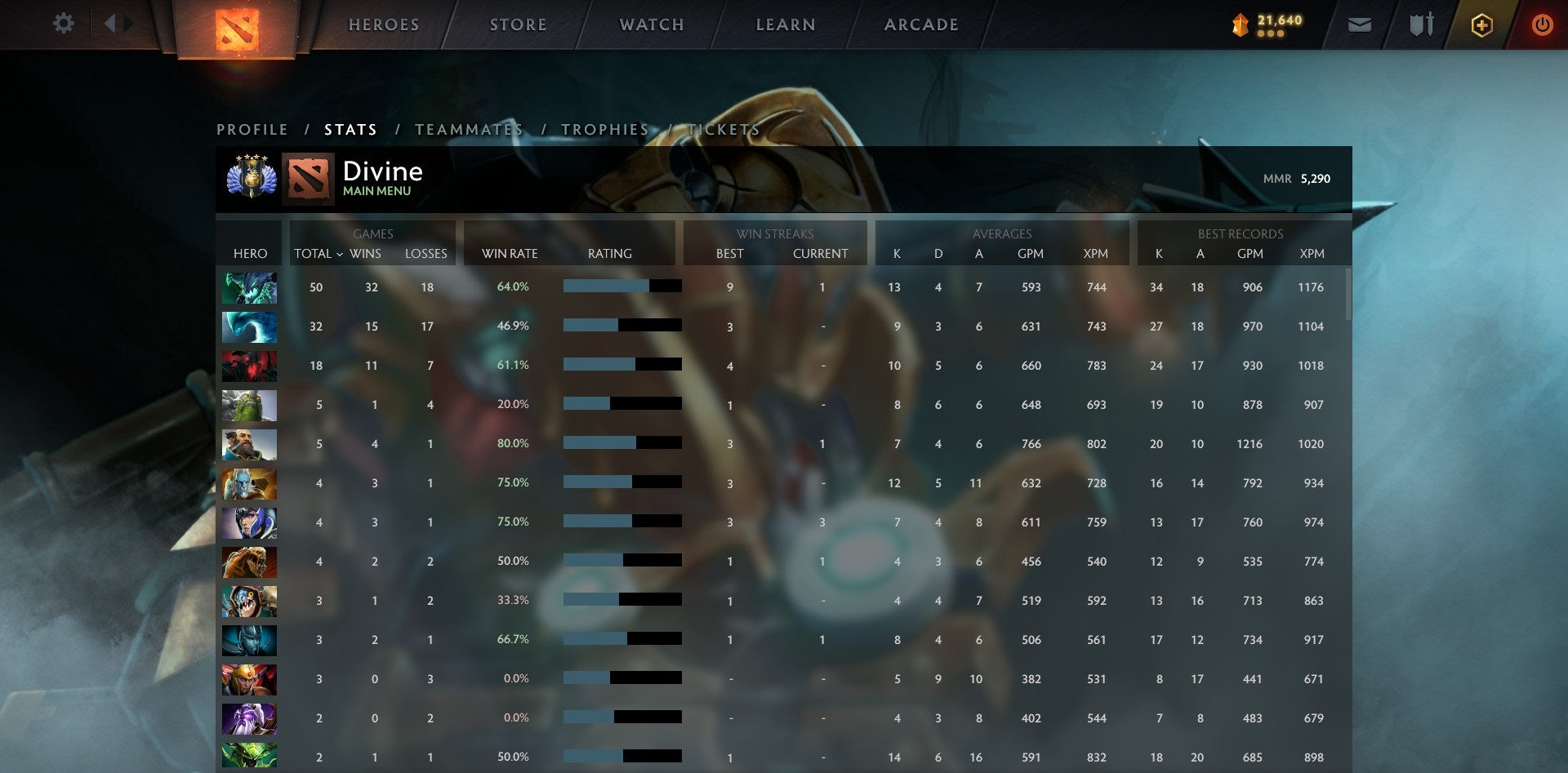Click the power icon to exit the game
Screen dimensions: 1568x773
click(x=1543, y=24)
